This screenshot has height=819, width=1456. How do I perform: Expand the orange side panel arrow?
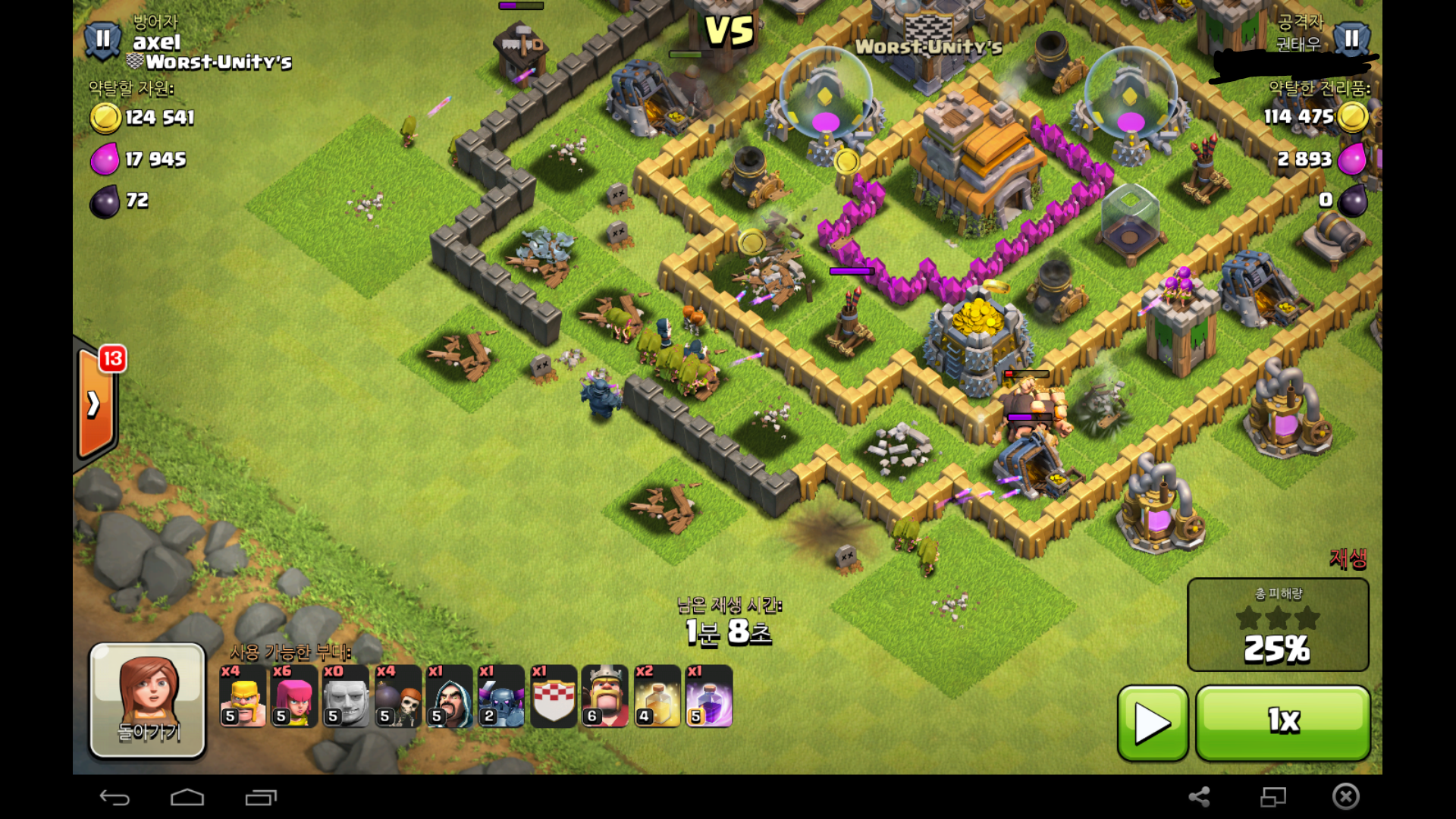tap(95, 403)
